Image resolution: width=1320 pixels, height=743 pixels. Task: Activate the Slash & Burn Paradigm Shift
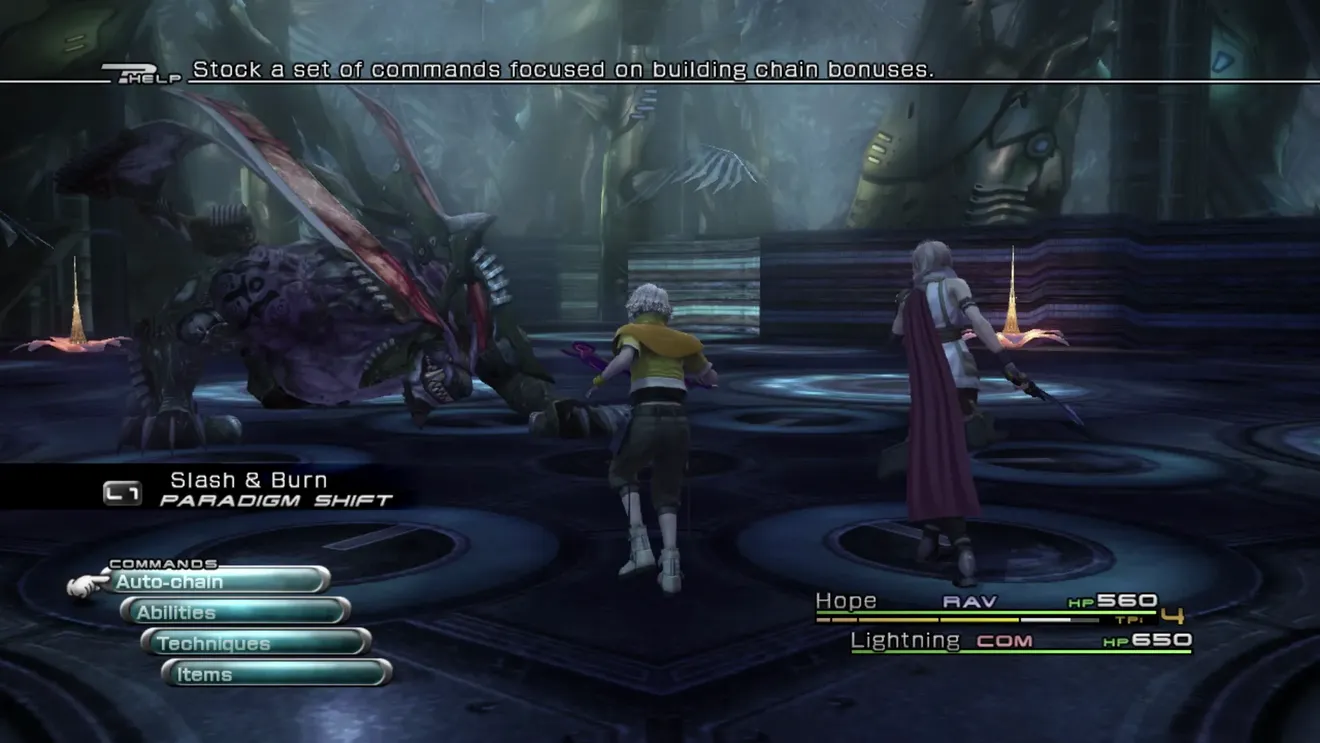click(x=248, y=490)
